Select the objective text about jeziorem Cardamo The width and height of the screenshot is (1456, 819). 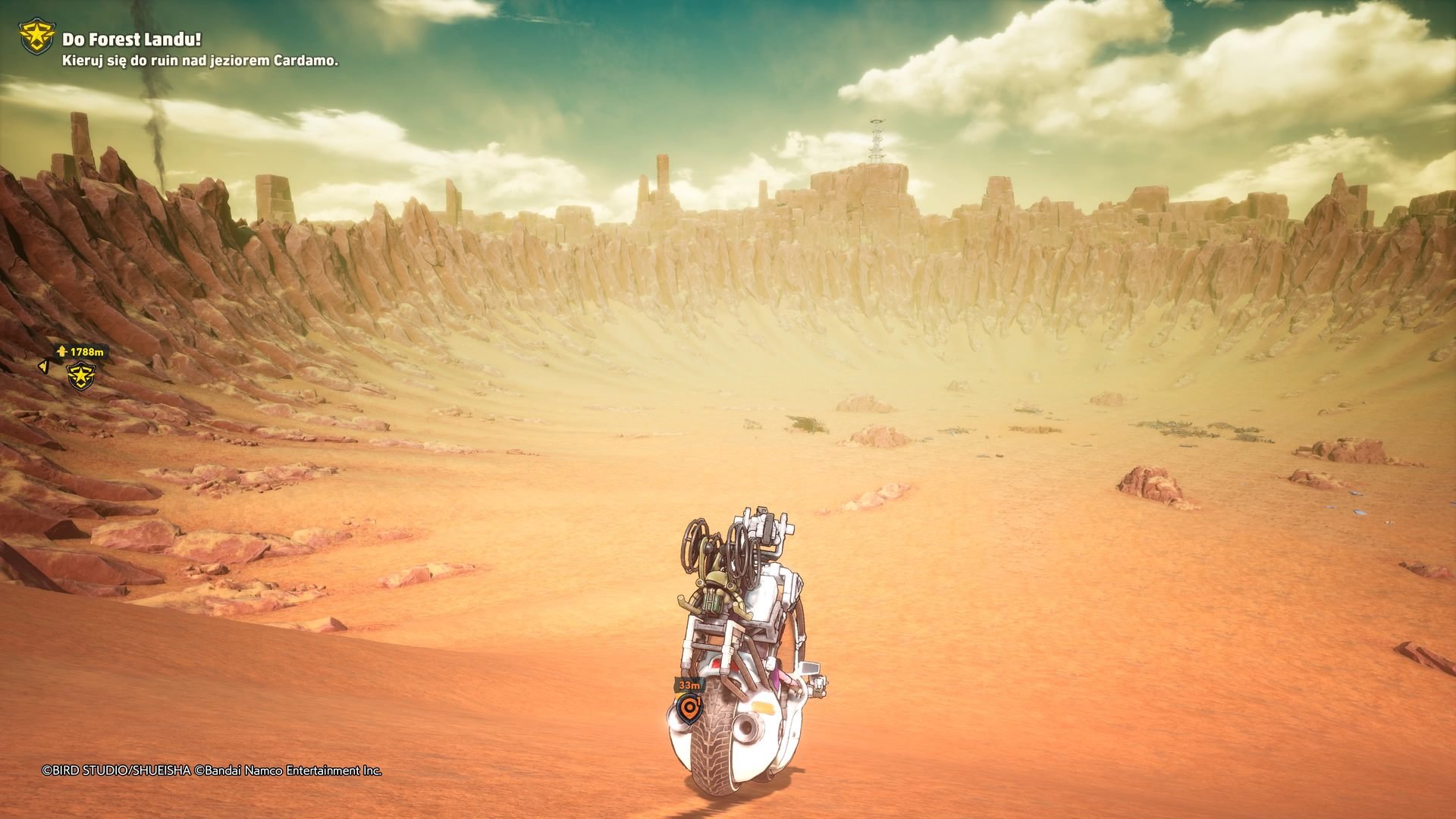(x=199, y=64)
